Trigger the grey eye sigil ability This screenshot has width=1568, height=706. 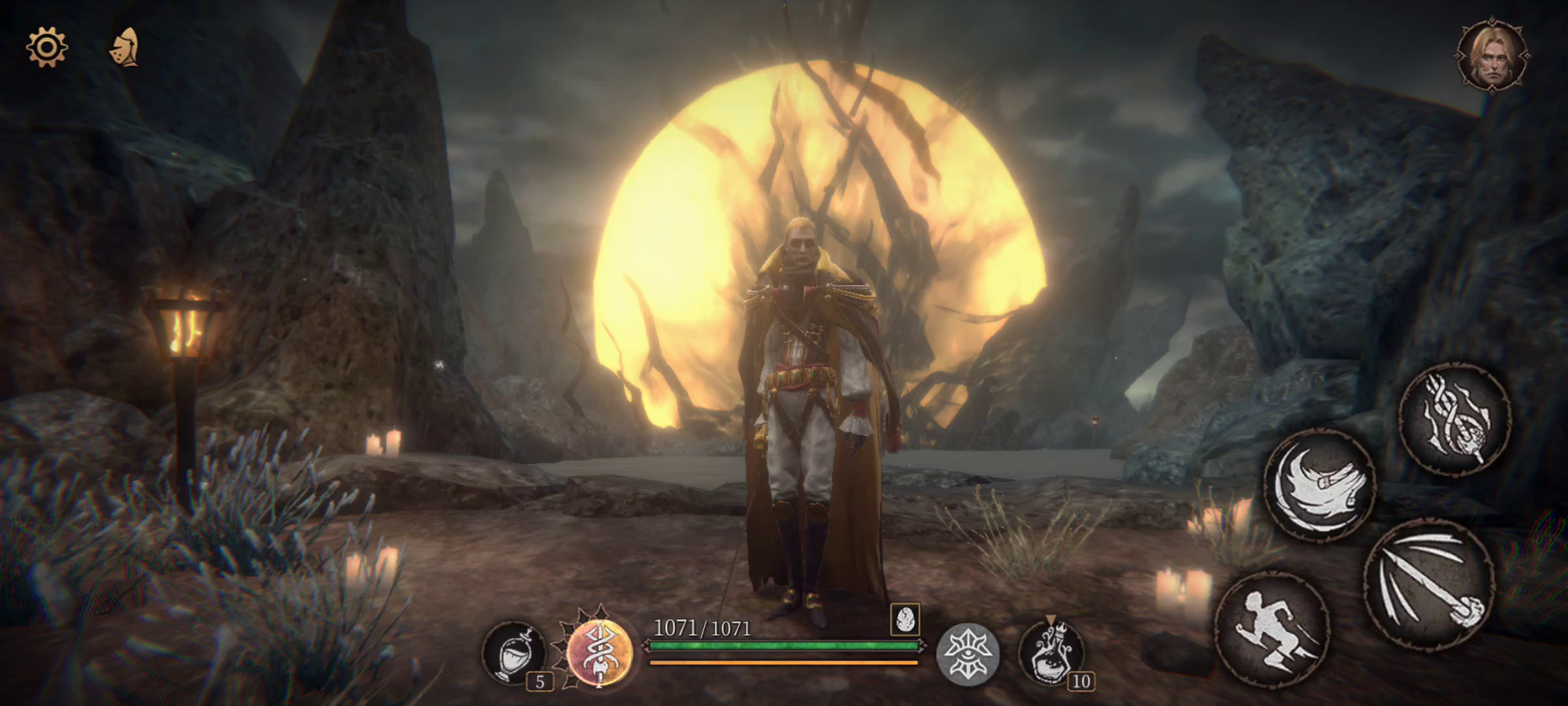(x=968, y=652)
